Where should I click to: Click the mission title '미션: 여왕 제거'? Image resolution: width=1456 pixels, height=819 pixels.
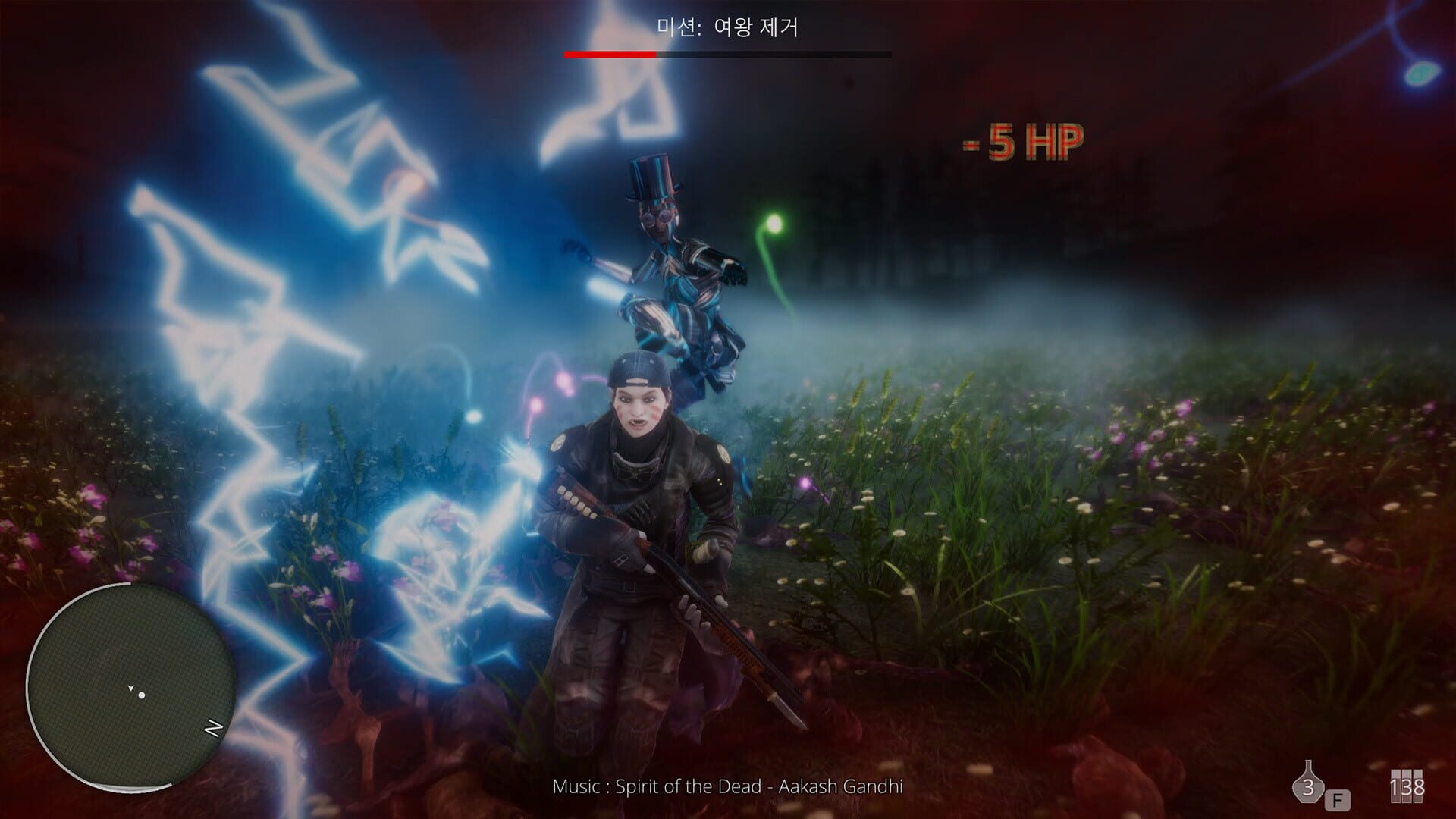[726, 27]
